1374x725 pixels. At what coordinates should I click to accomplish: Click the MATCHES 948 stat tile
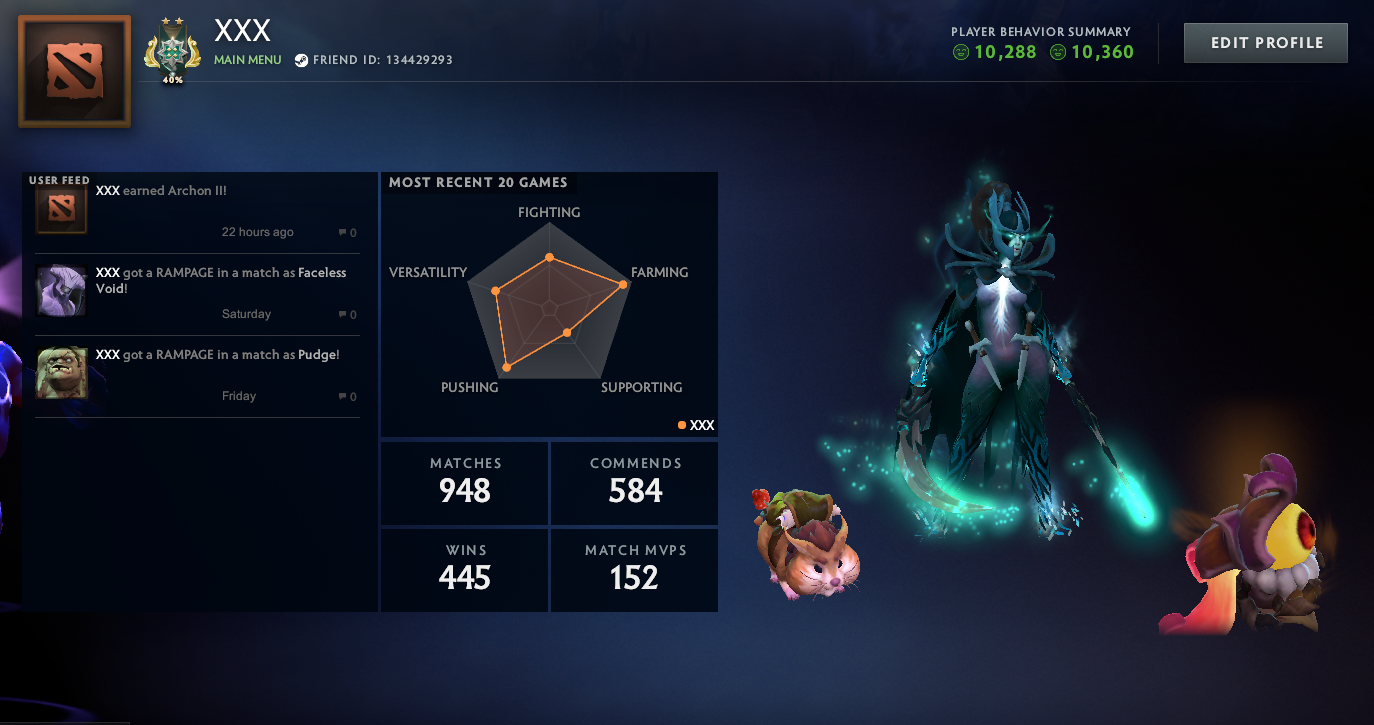tap(463, 482)
